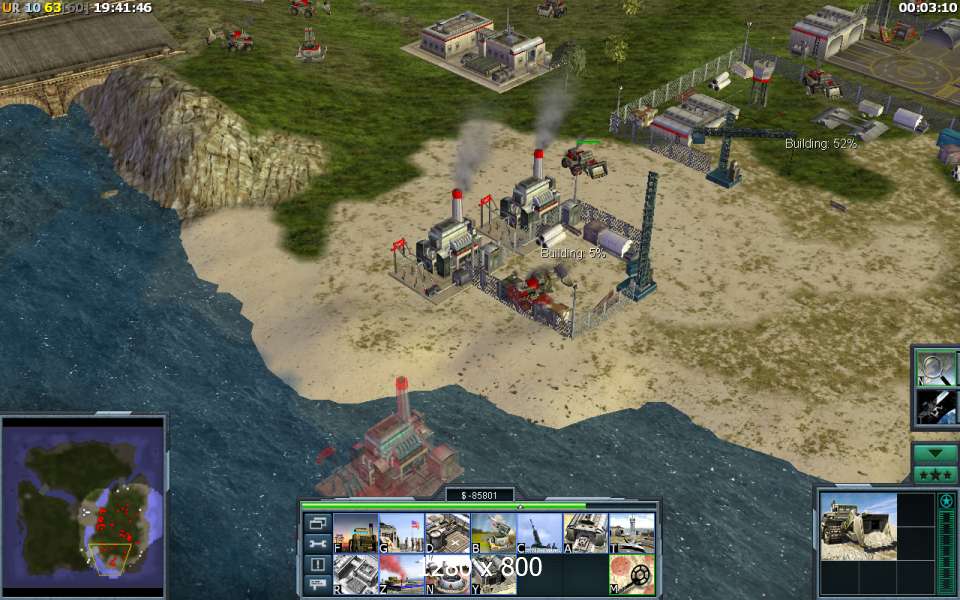
Task: Click the wrench button
Action: (318, 544)
